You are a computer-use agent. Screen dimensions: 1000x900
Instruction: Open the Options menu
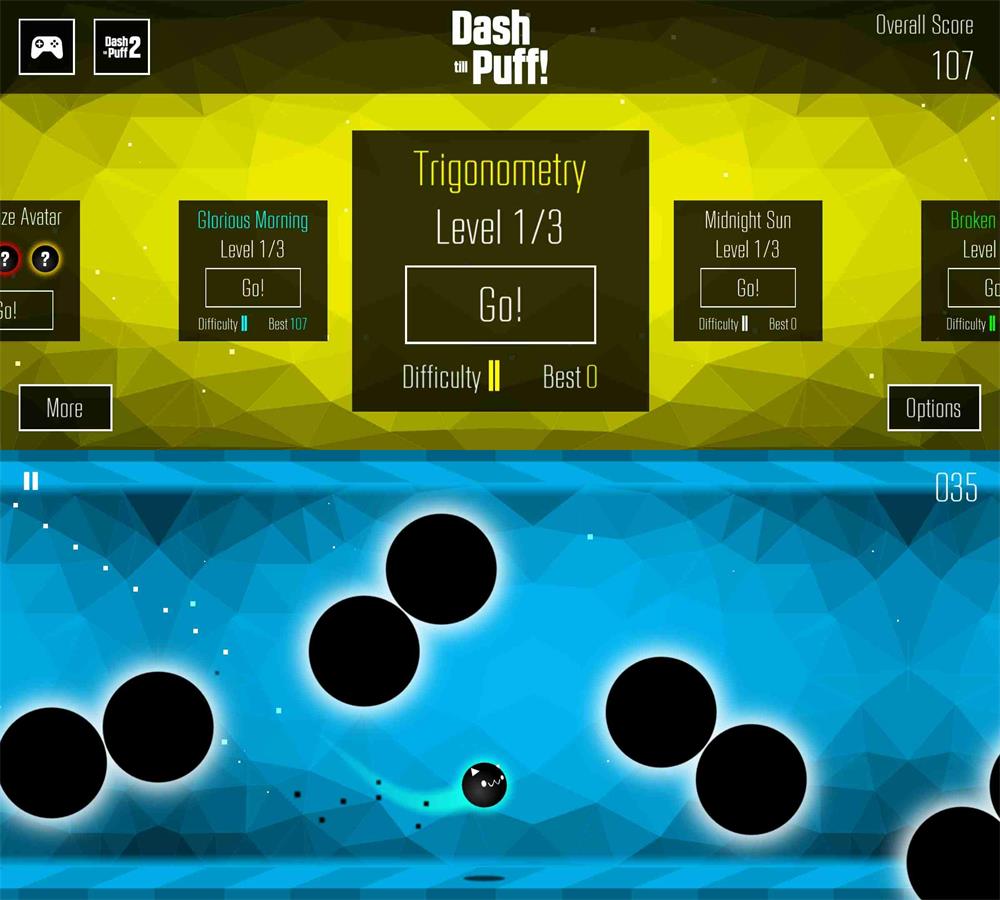tap(933, 408)
